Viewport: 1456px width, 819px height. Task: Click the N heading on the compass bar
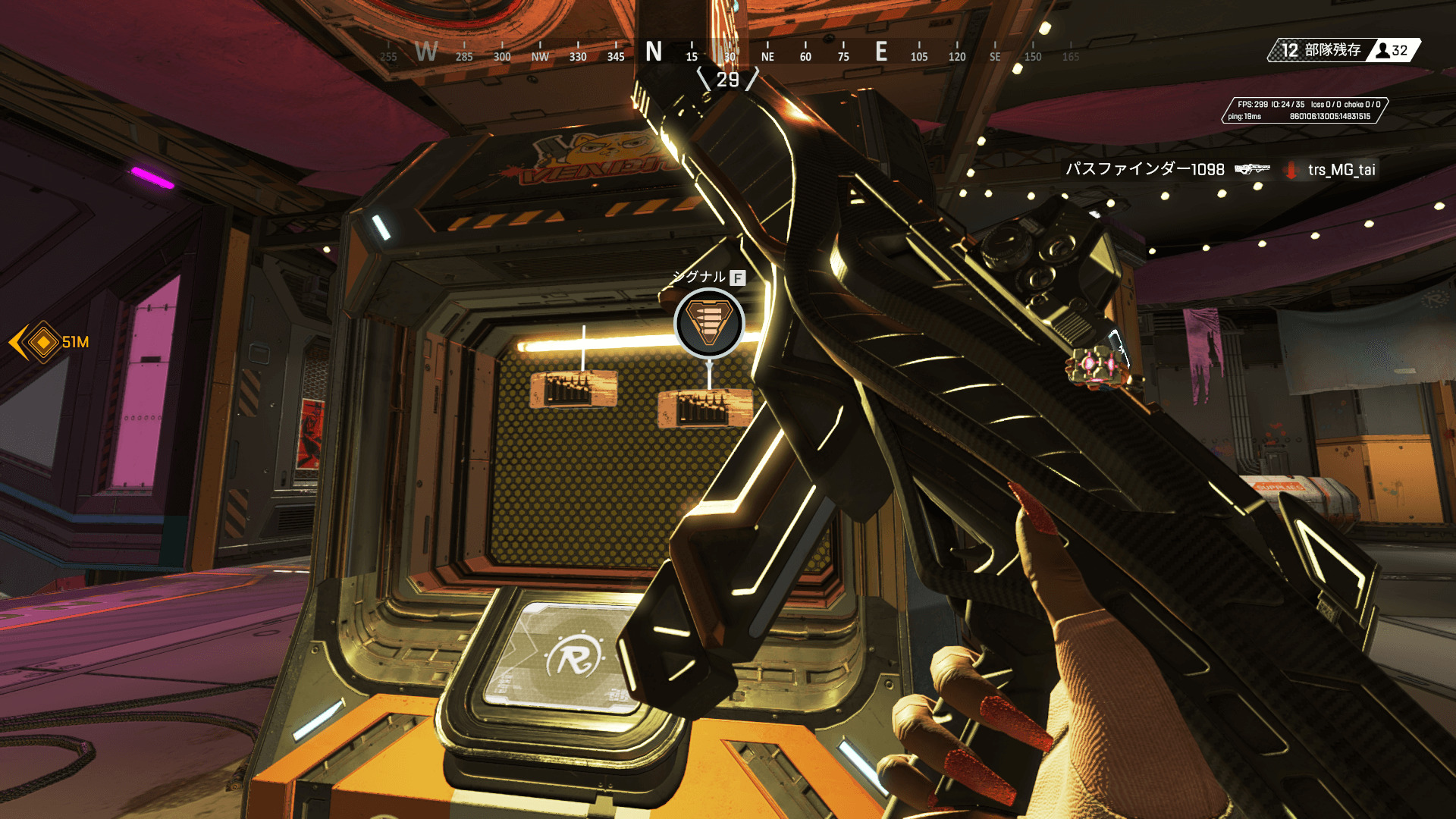point(653,52)
